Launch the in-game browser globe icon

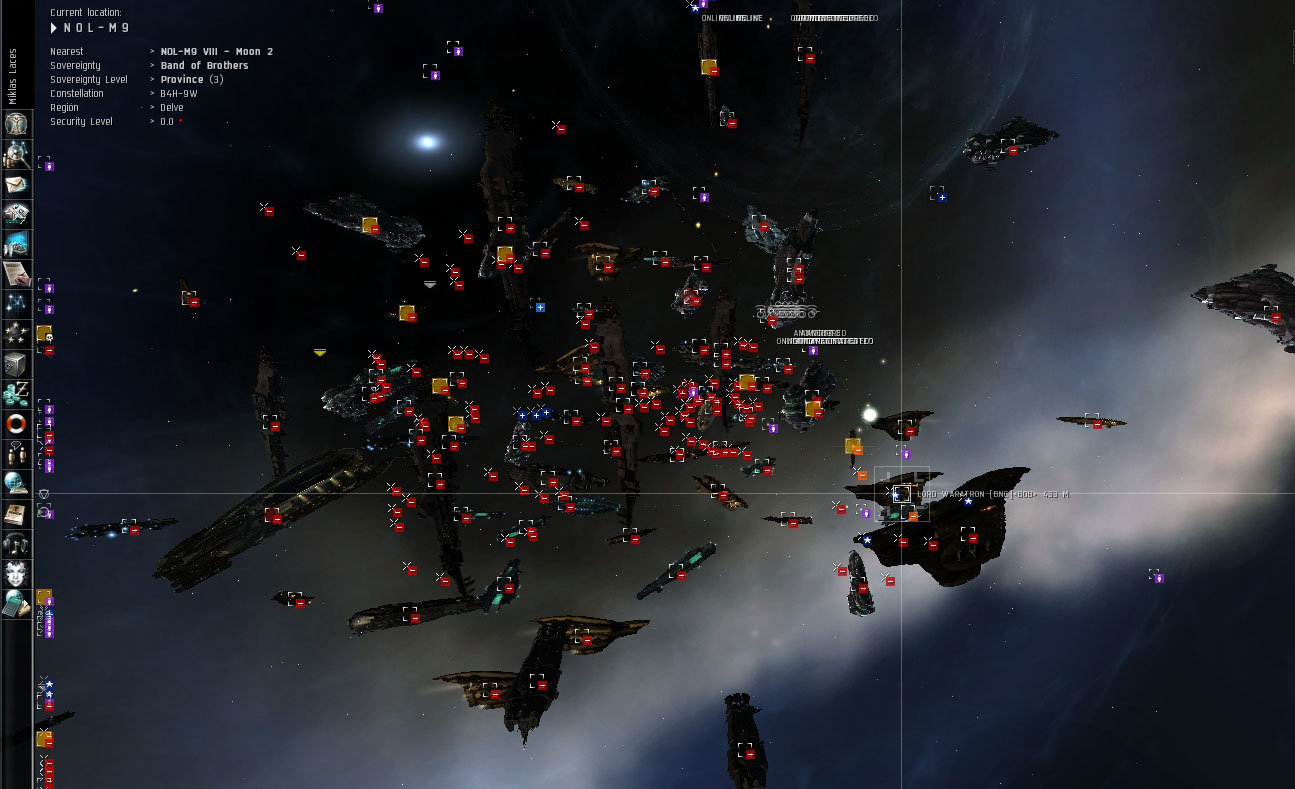tap(16, 484)
